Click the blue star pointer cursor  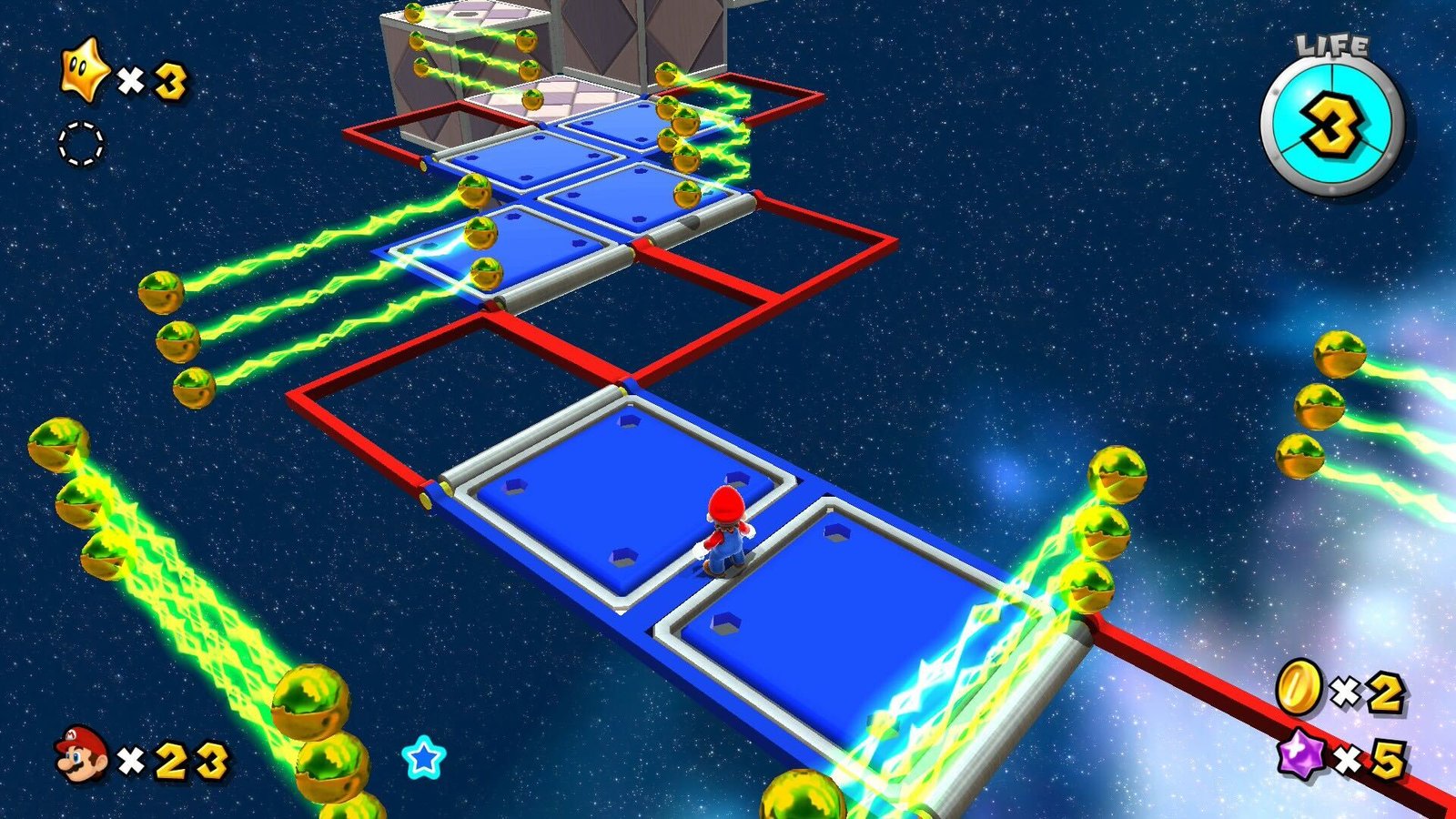click(x=424, y=757)
